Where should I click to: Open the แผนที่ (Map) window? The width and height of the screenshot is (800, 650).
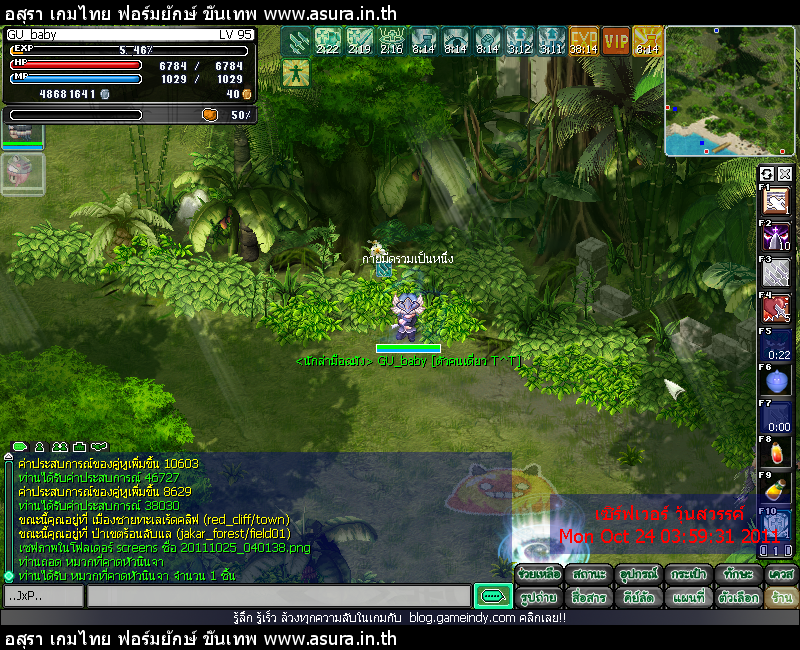coord(687,597)
